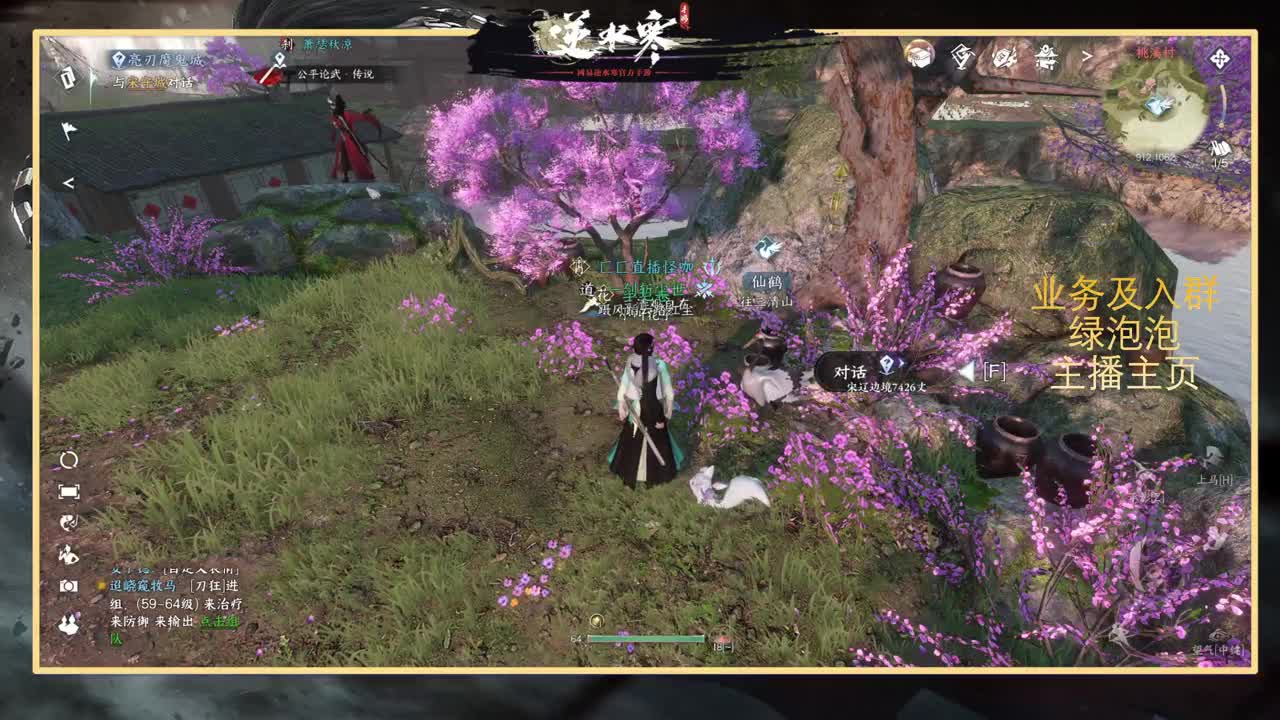Click the pagoda building activity icon
This screenshot has width=1280, height=720.
[1046, 60]
